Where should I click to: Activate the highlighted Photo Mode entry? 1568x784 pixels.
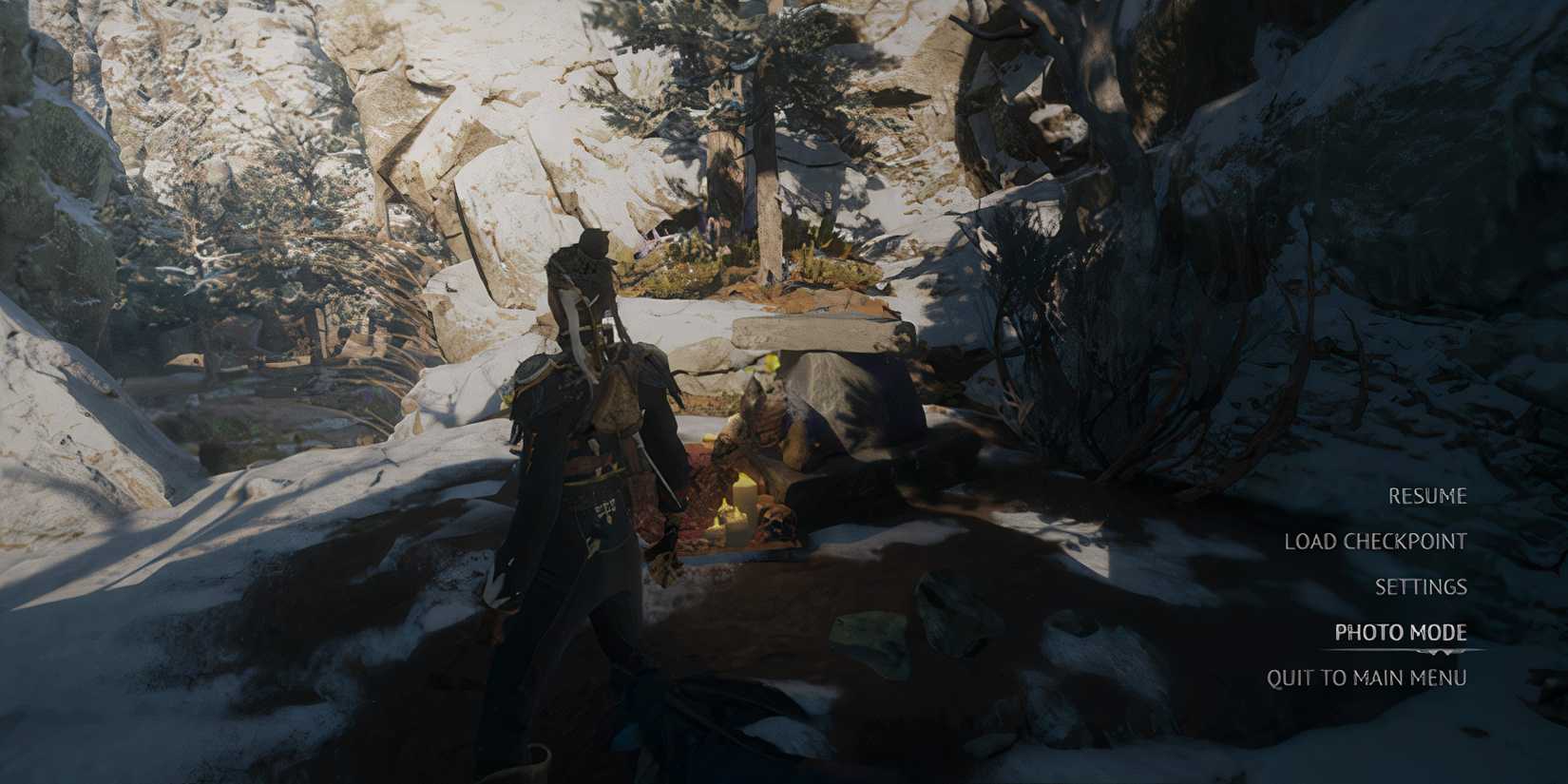pyautogui.click(x=1398, y=631)
